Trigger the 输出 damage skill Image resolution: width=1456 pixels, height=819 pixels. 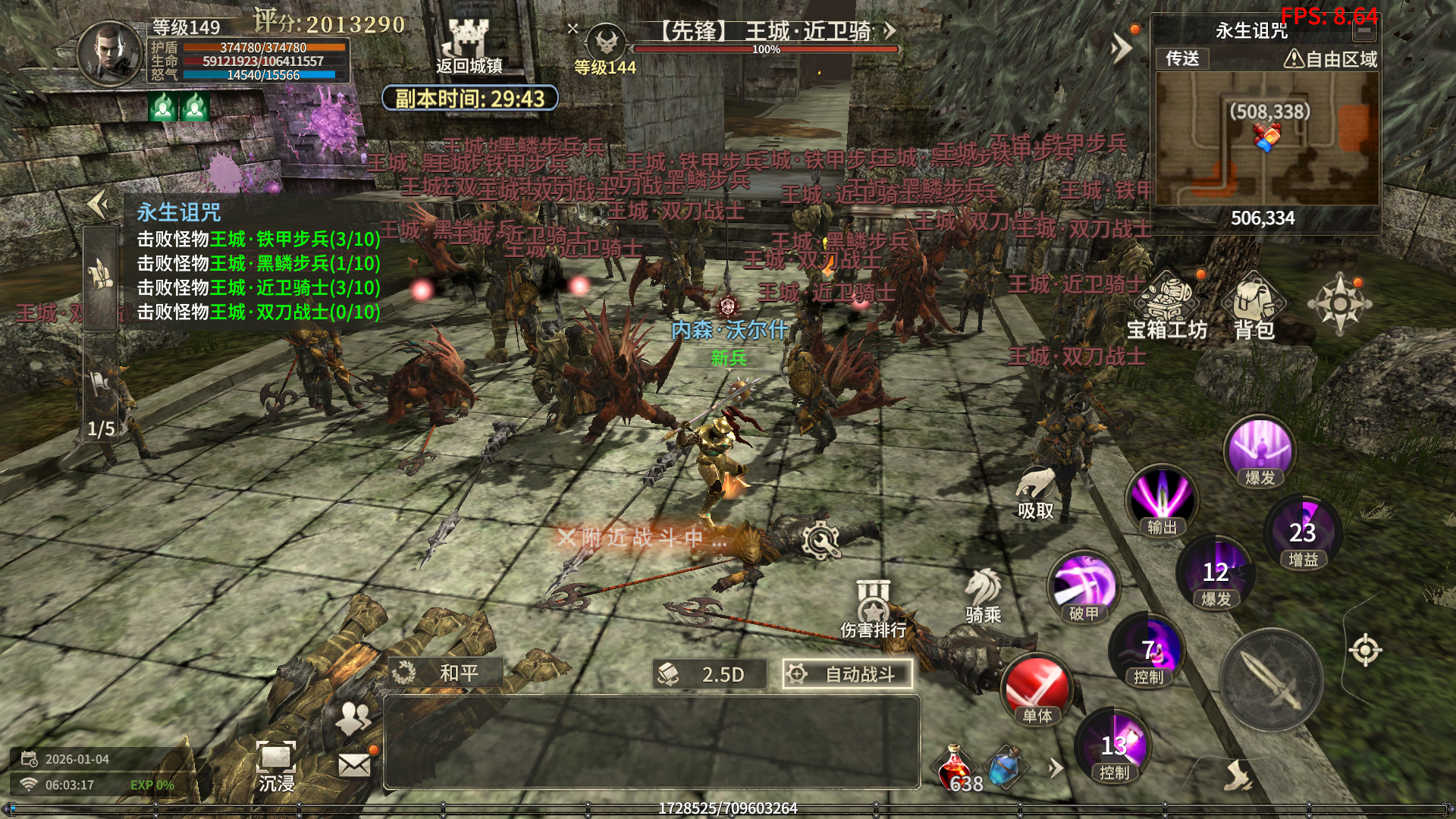pyautogui.click(x=1161, y=500)
